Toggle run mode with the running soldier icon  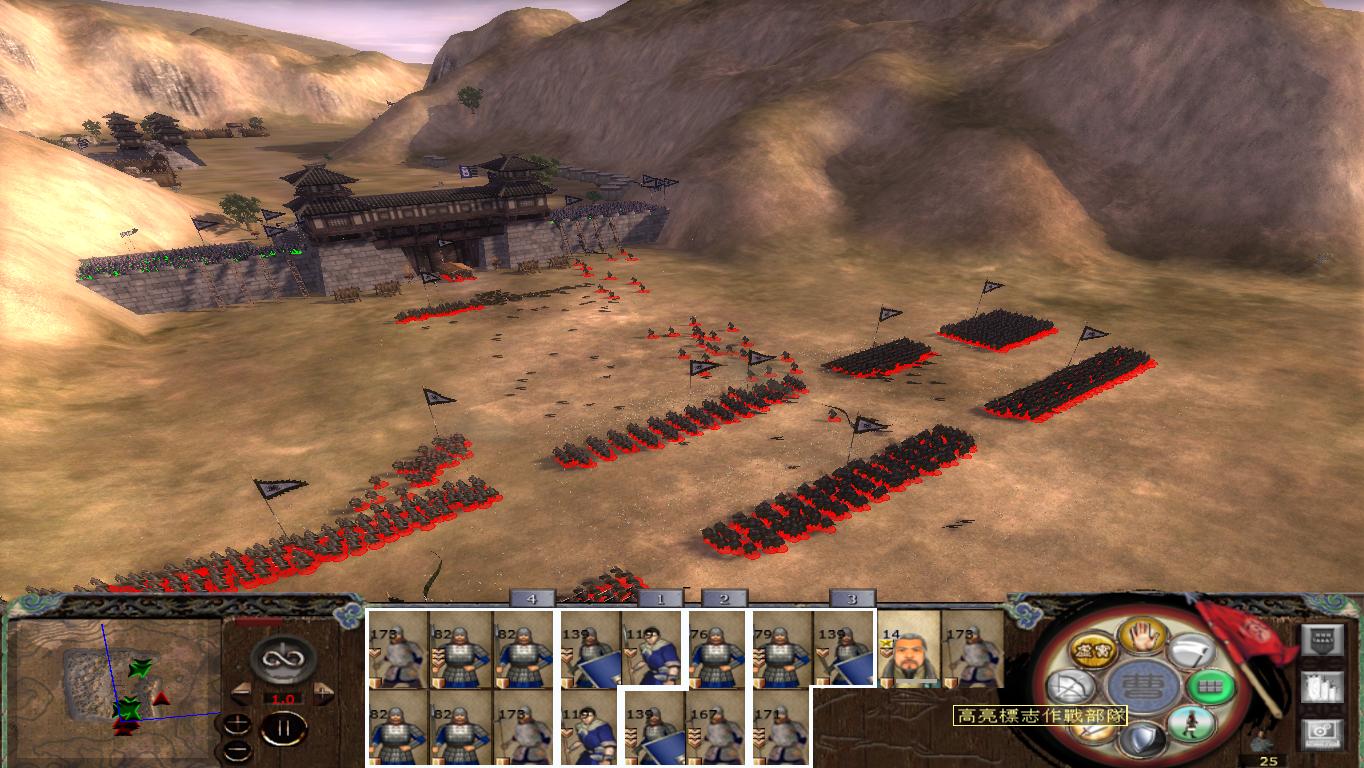coord(1192,723)
